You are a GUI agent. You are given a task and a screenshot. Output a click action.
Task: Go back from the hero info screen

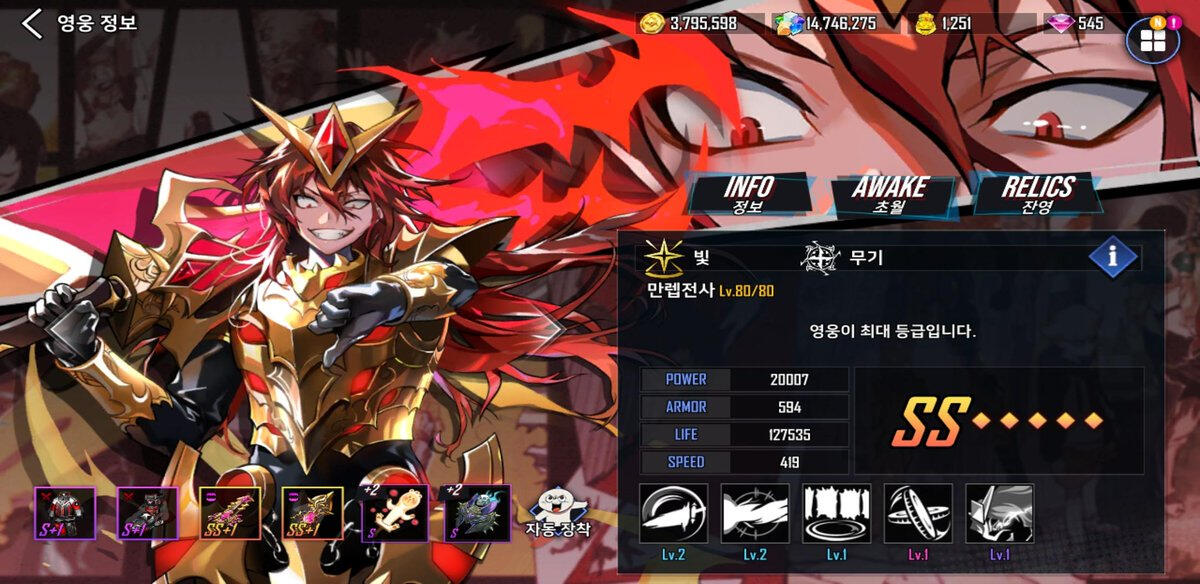[x=32, y=24]
